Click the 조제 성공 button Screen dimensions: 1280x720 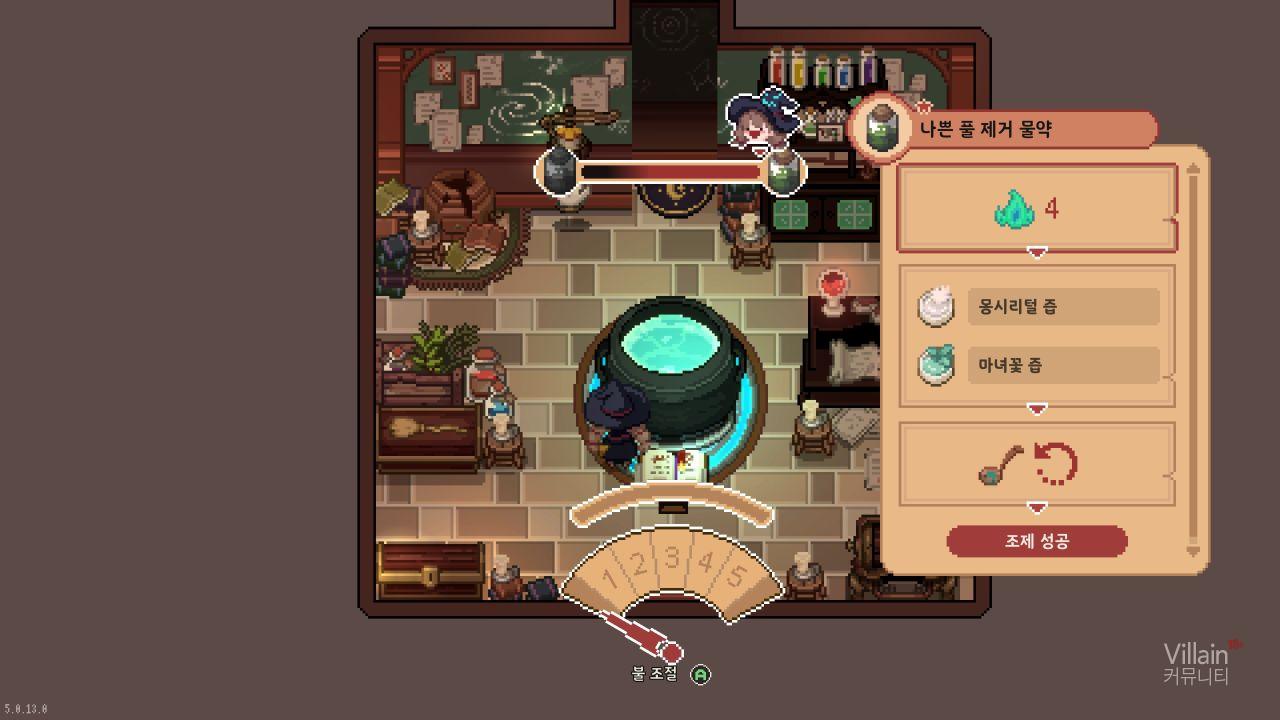coord(1037,541)
